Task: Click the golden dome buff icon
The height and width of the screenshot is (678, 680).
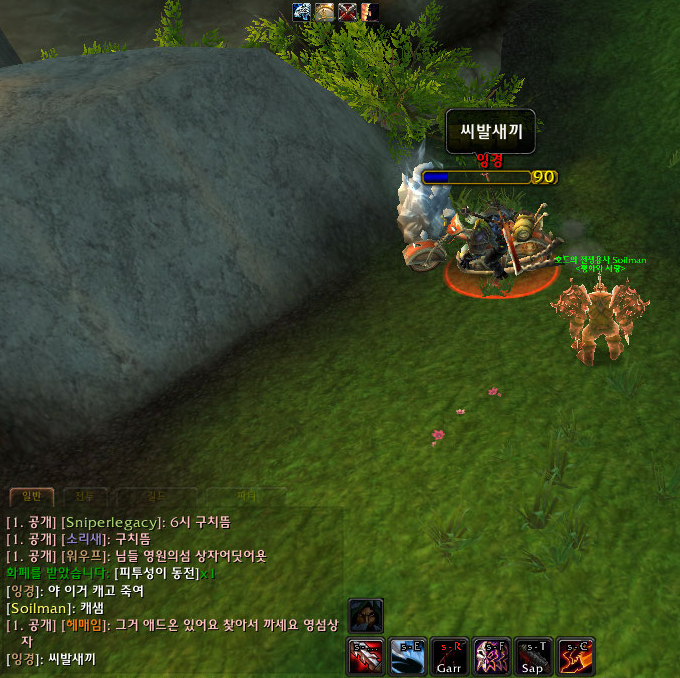Action: pos(325,12)
